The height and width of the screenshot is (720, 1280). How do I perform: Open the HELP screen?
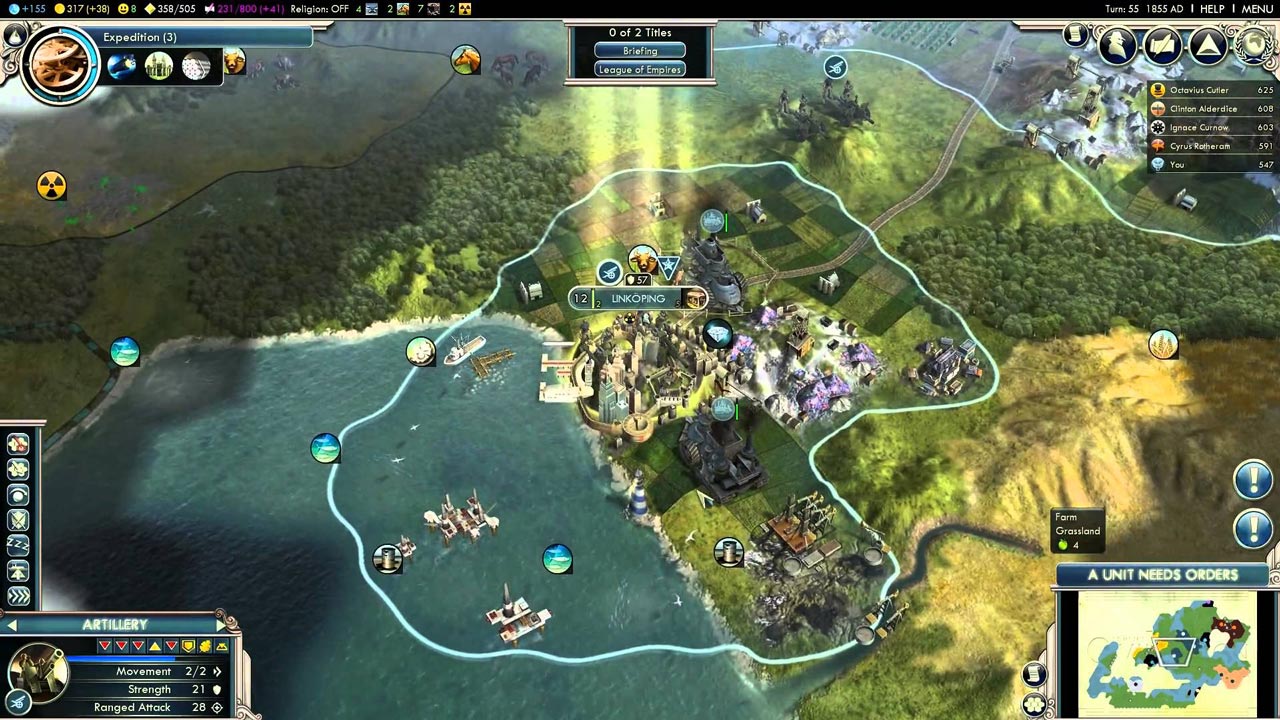(1212, 9)
